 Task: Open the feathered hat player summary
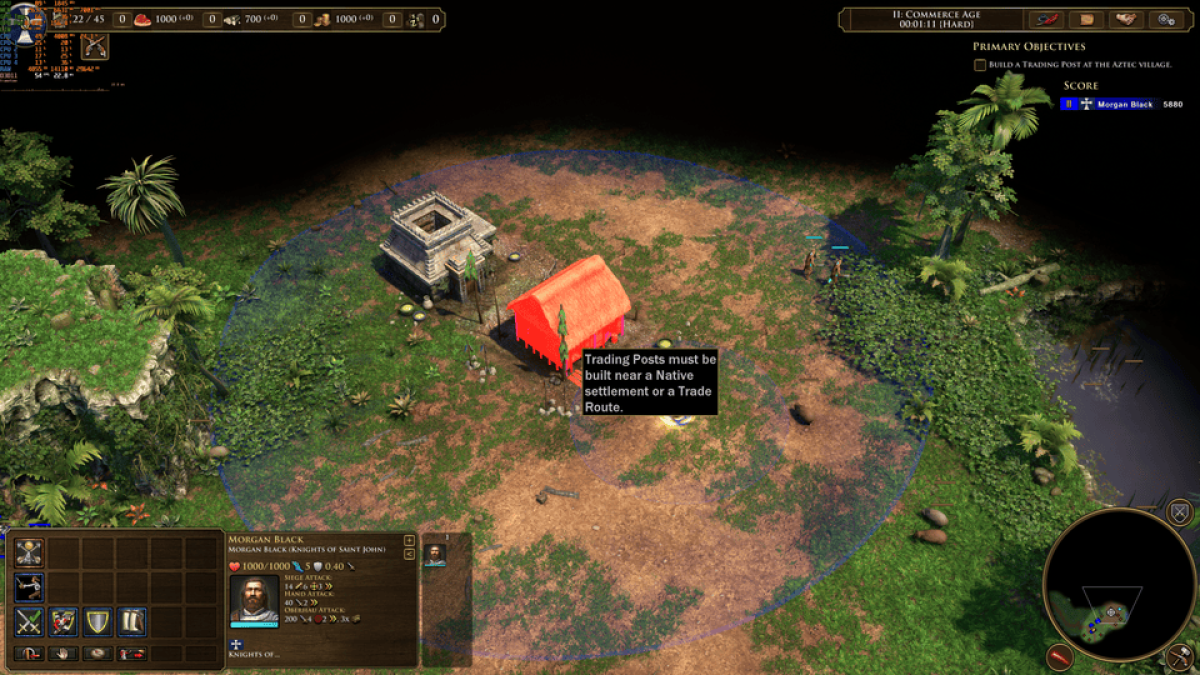[x=1046, y=19]
